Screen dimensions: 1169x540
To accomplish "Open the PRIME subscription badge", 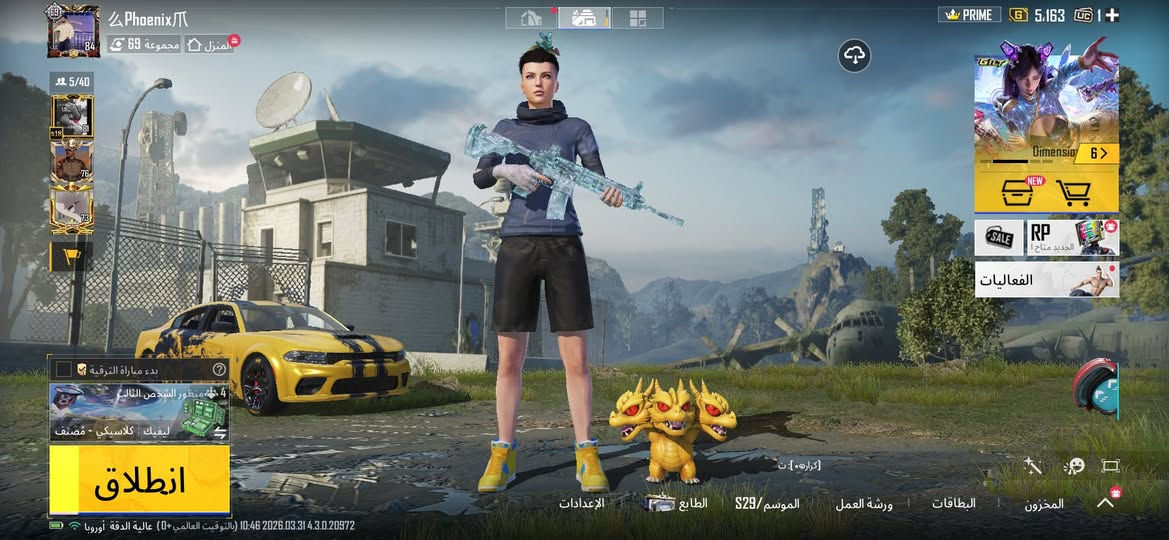I will (x=969, y=15).
